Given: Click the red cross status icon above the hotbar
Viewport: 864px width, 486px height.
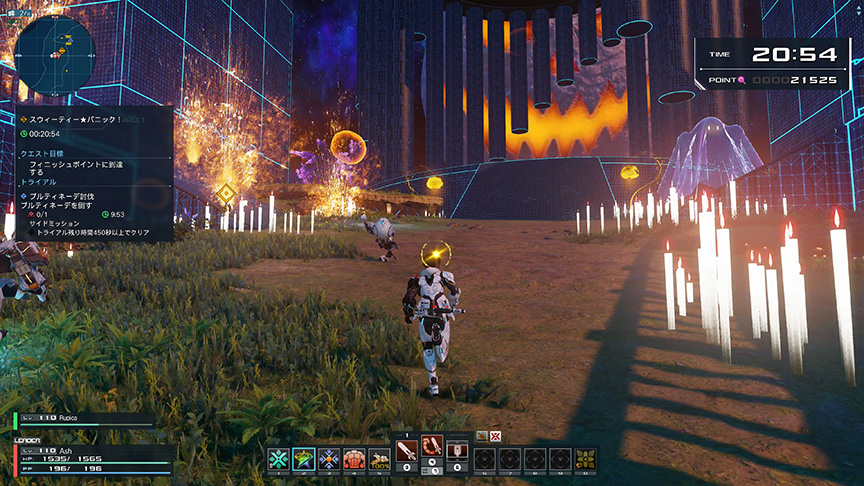Looking at the screenshot, I should 495,436.
